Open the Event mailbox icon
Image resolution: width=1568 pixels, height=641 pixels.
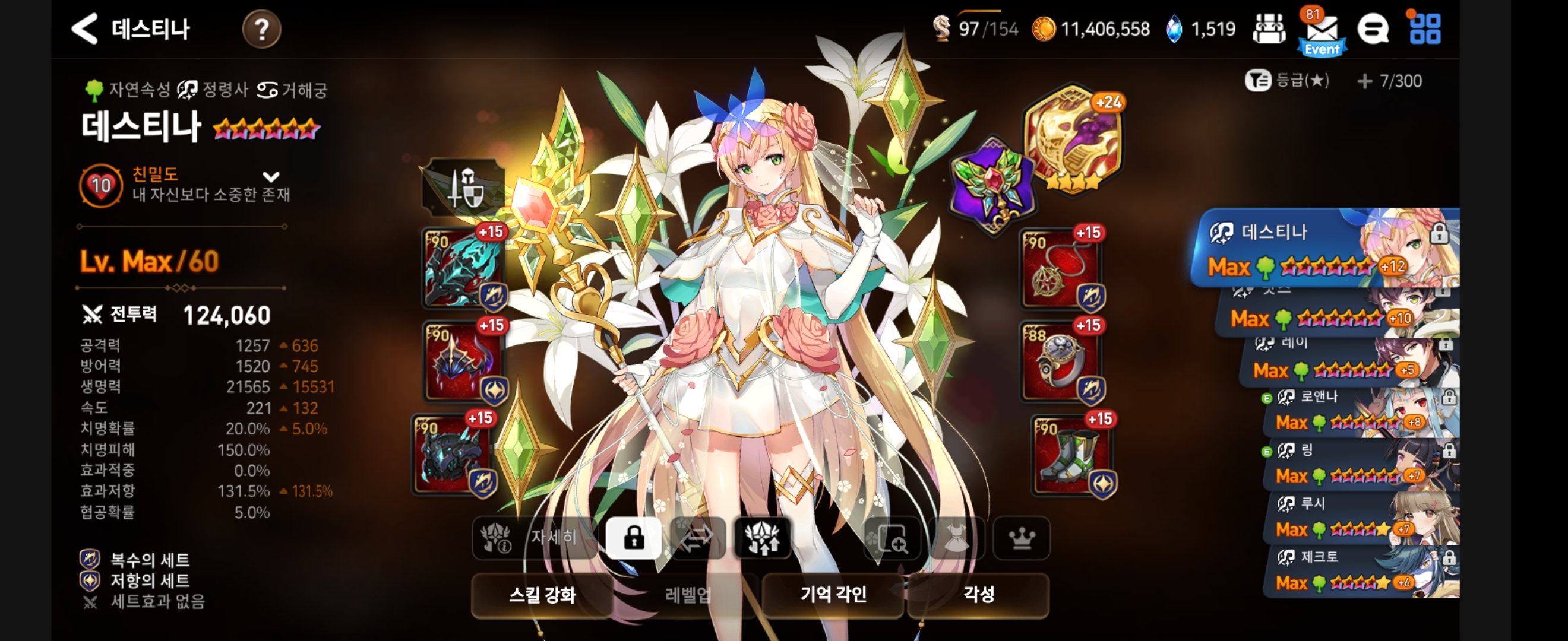coord(1322,31)
